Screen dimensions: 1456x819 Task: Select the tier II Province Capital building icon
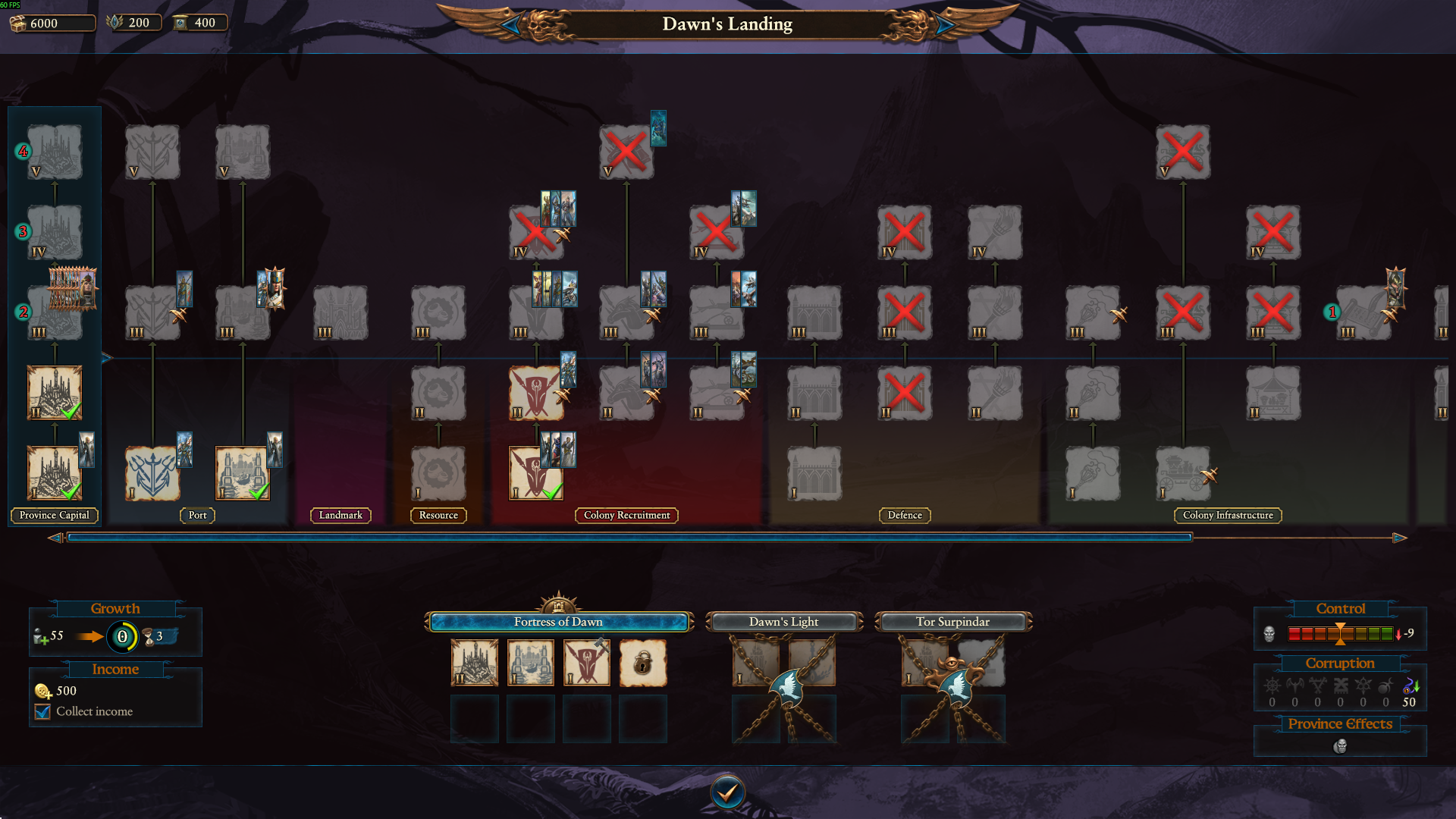[x=54, y=392]
